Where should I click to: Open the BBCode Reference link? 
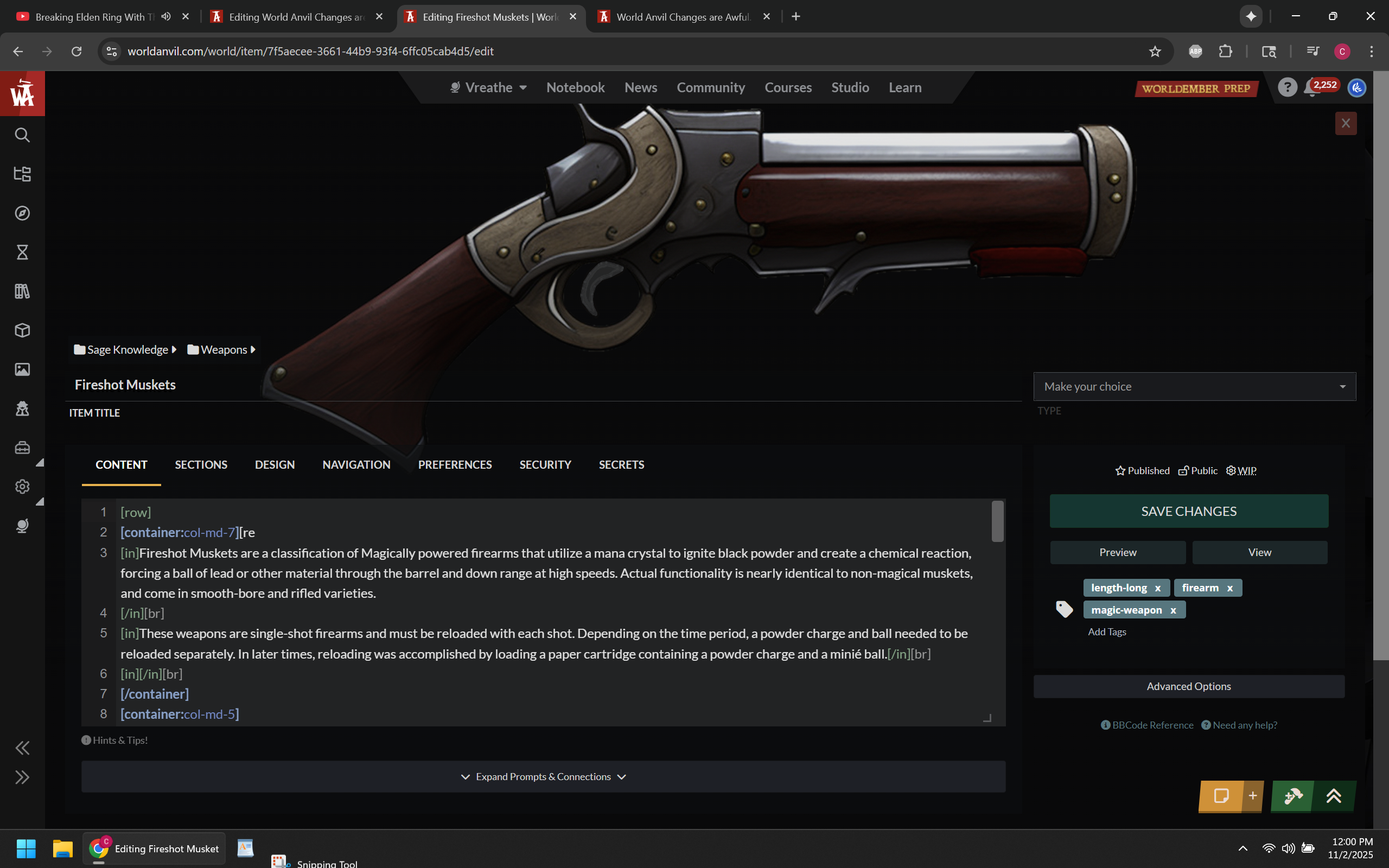1152,725
